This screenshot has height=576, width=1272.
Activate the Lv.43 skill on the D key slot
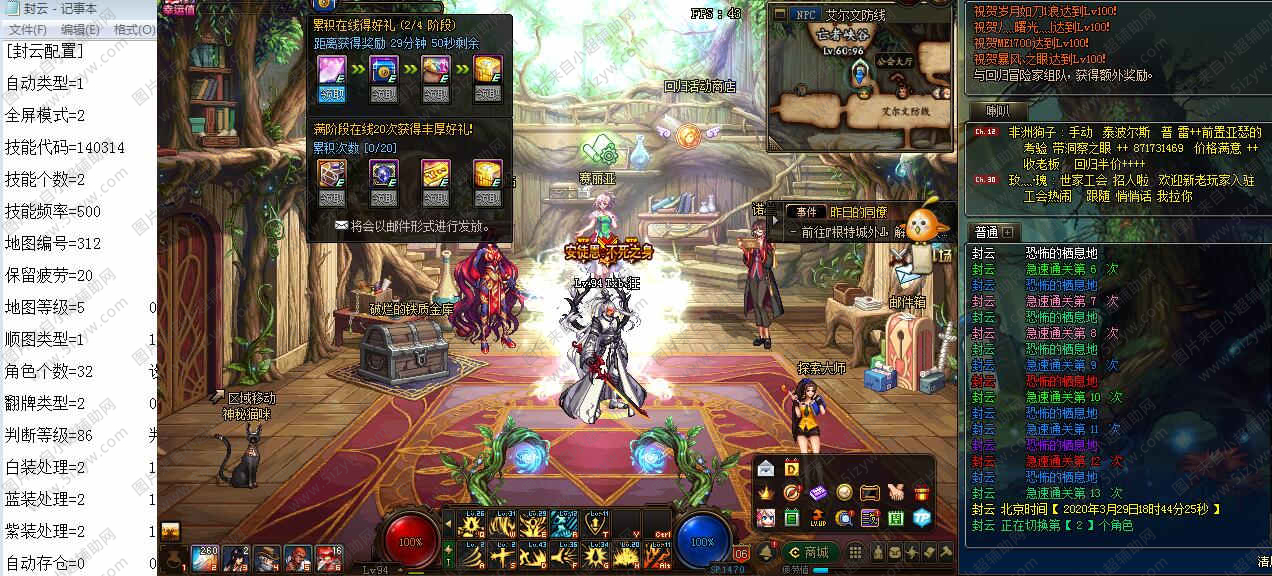(x=532, y=555)
